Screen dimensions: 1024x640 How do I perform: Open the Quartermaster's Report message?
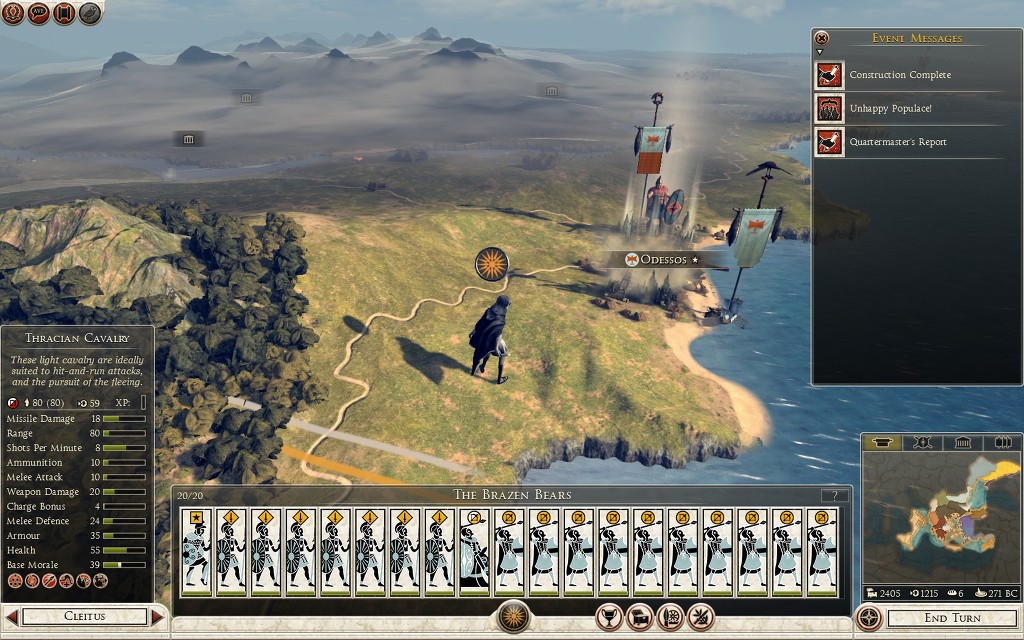[x=897, y=142]
